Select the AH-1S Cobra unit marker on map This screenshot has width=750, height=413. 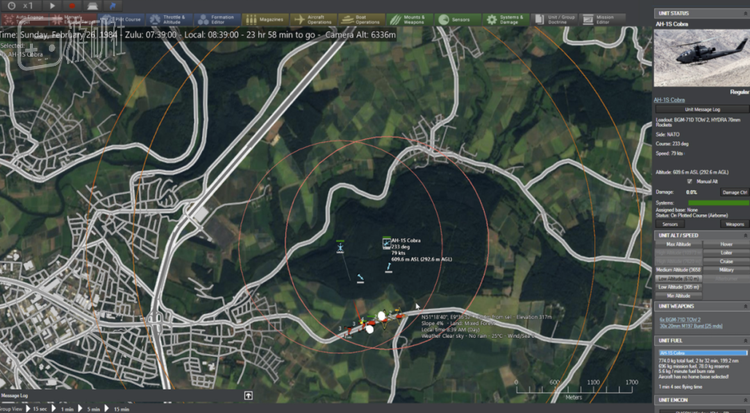click(385, 241)
